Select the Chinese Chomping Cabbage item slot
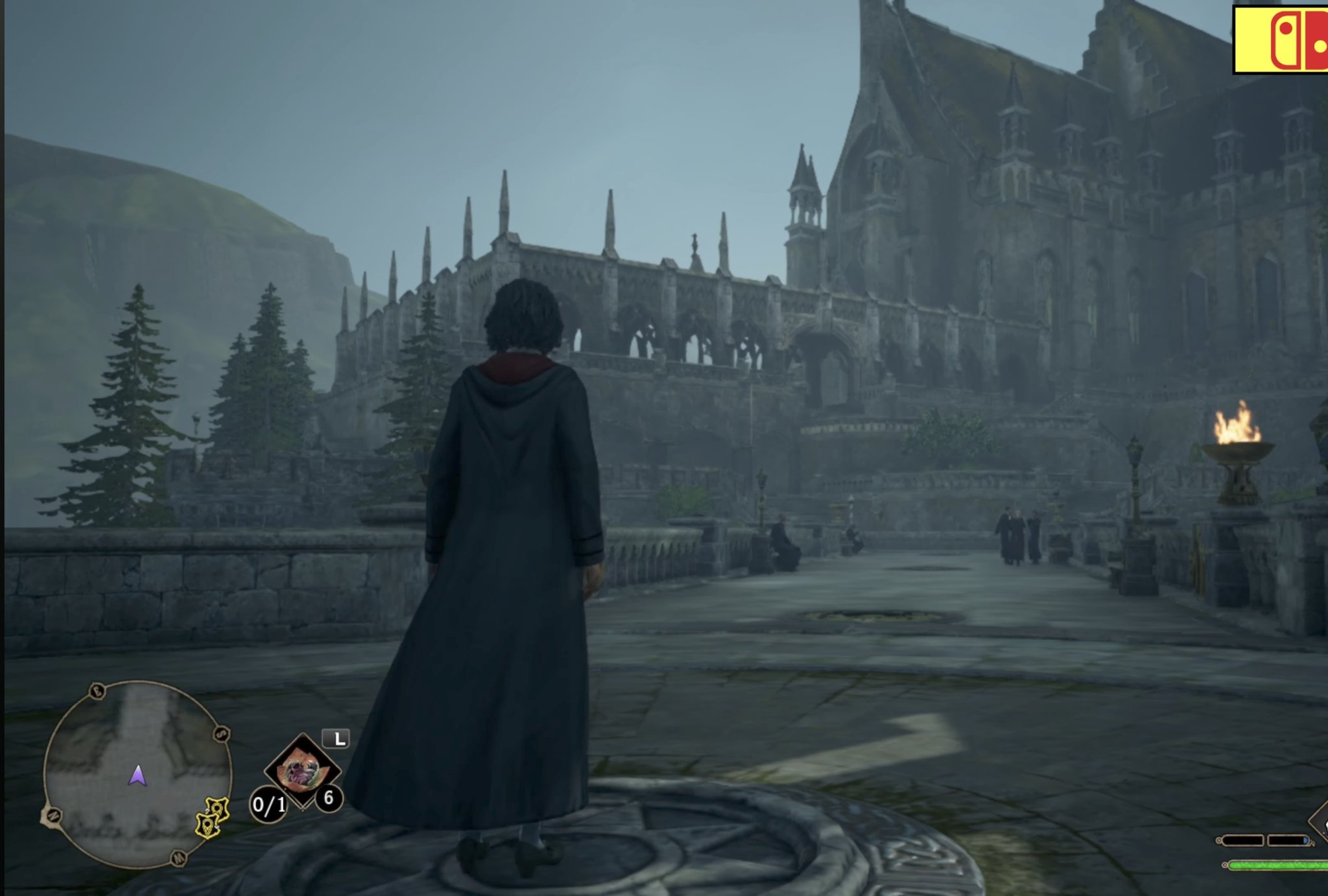Screen dimensions: 1328x896 point(302,770)
